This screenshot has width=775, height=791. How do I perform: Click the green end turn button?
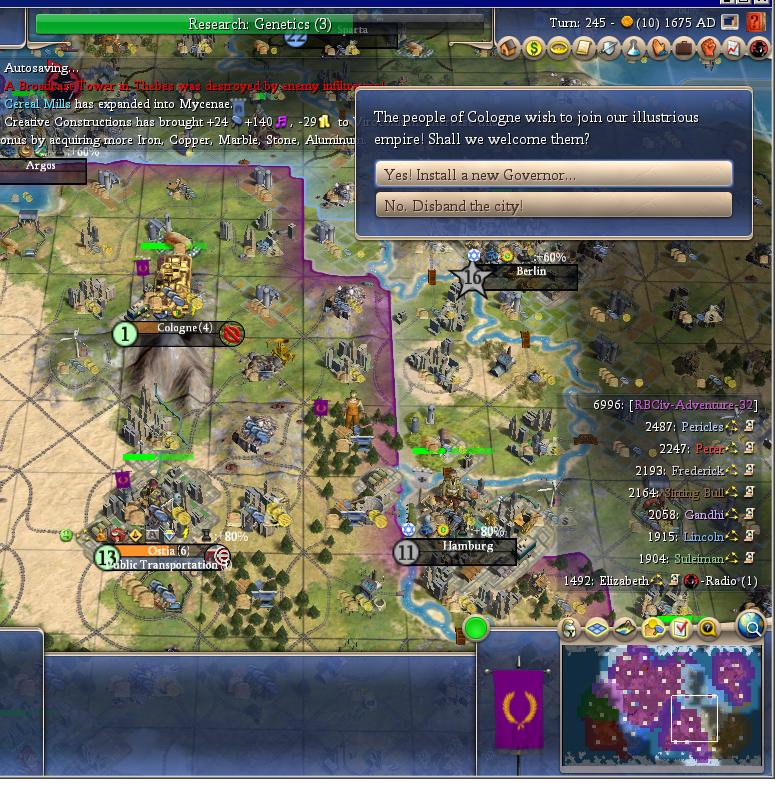click(x=476, y=628)
